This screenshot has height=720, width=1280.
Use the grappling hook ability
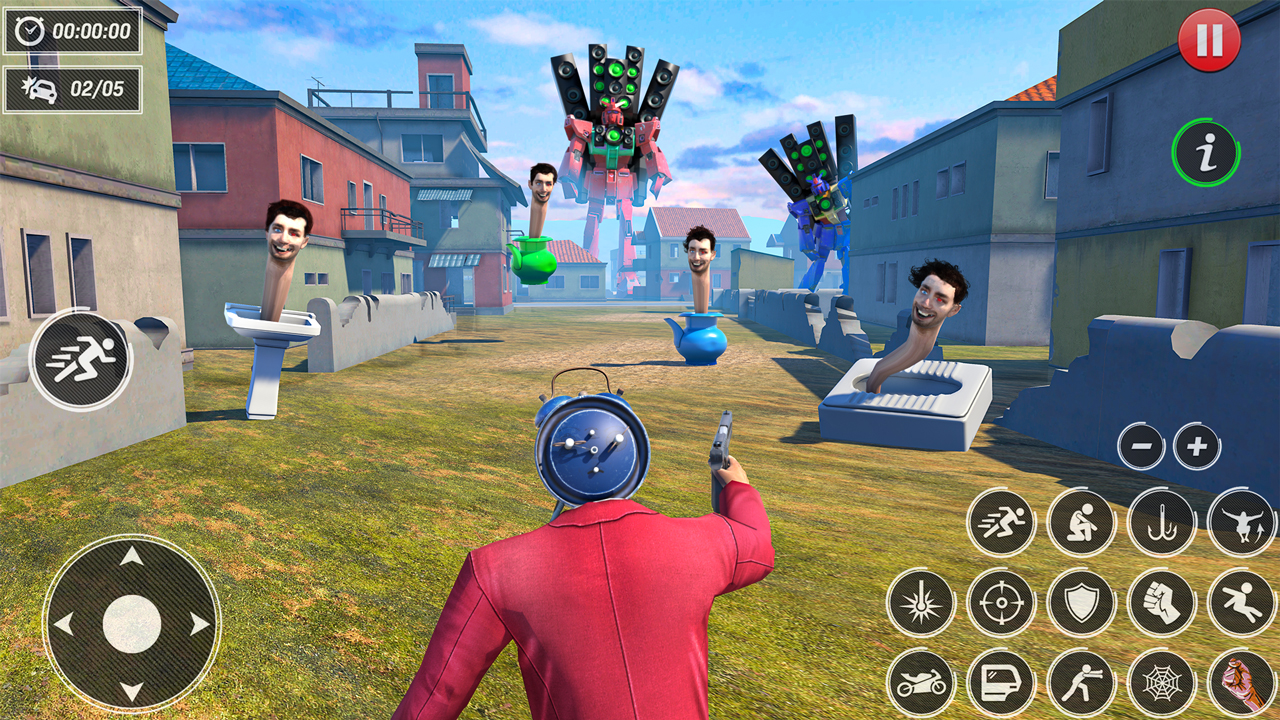1161,522
